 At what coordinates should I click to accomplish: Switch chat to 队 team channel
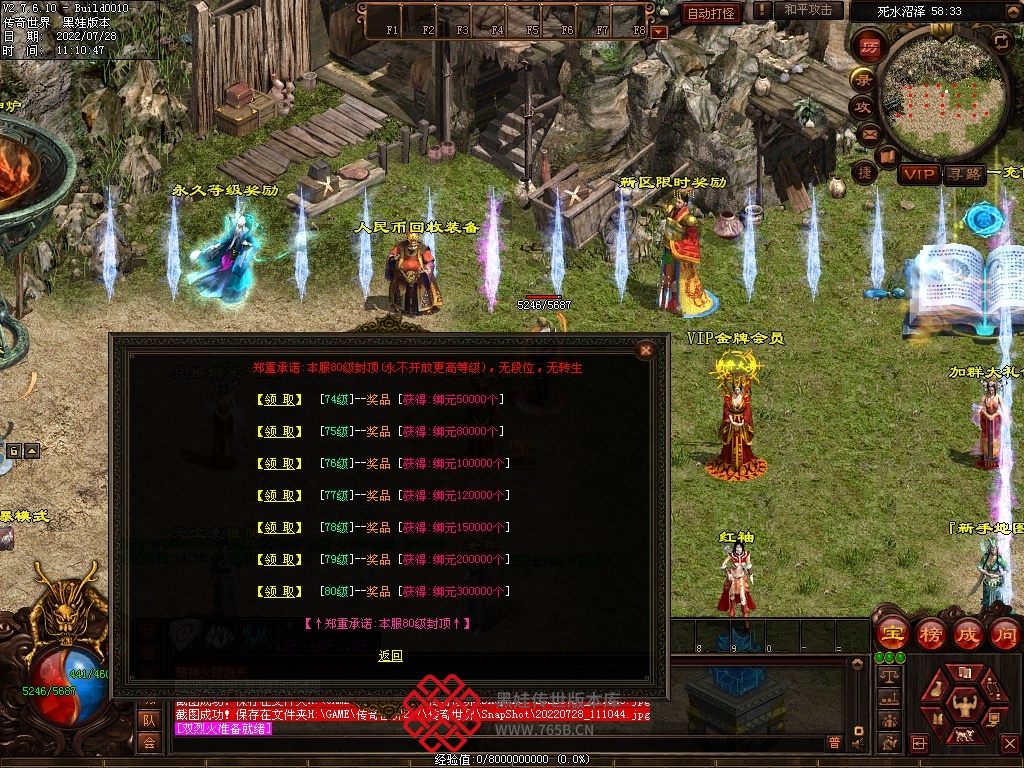(148, 719)
